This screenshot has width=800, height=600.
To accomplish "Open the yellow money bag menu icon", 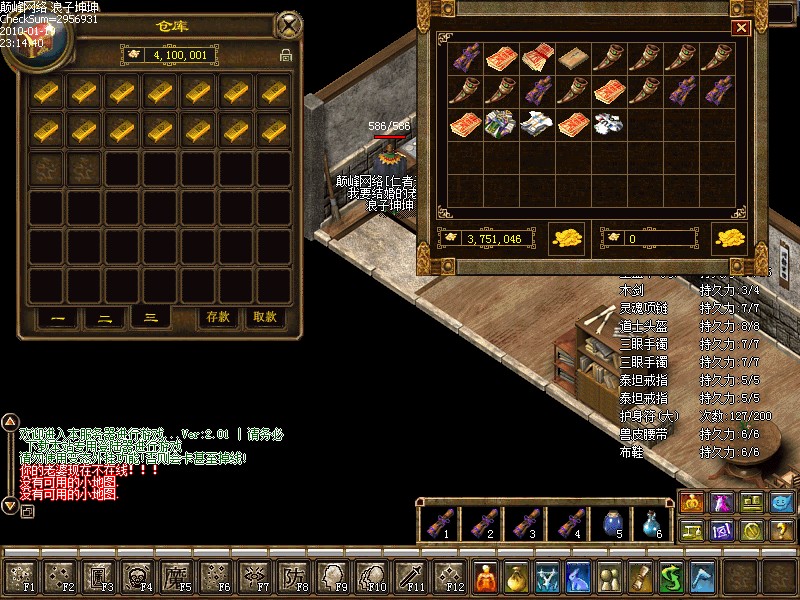I will click(517, 577).
